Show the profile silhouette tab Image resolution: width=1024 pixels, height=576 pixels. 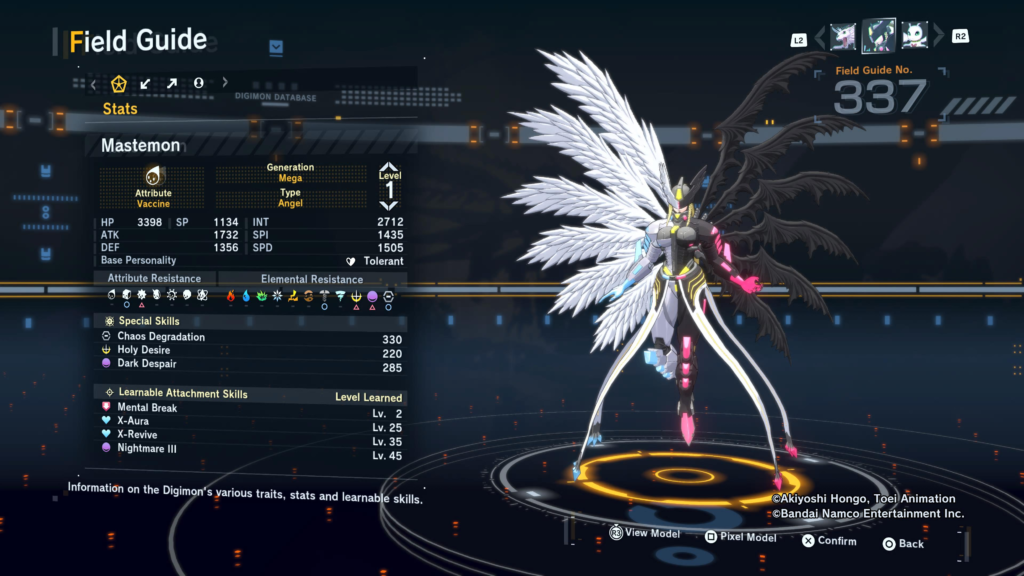click(198, 83)
